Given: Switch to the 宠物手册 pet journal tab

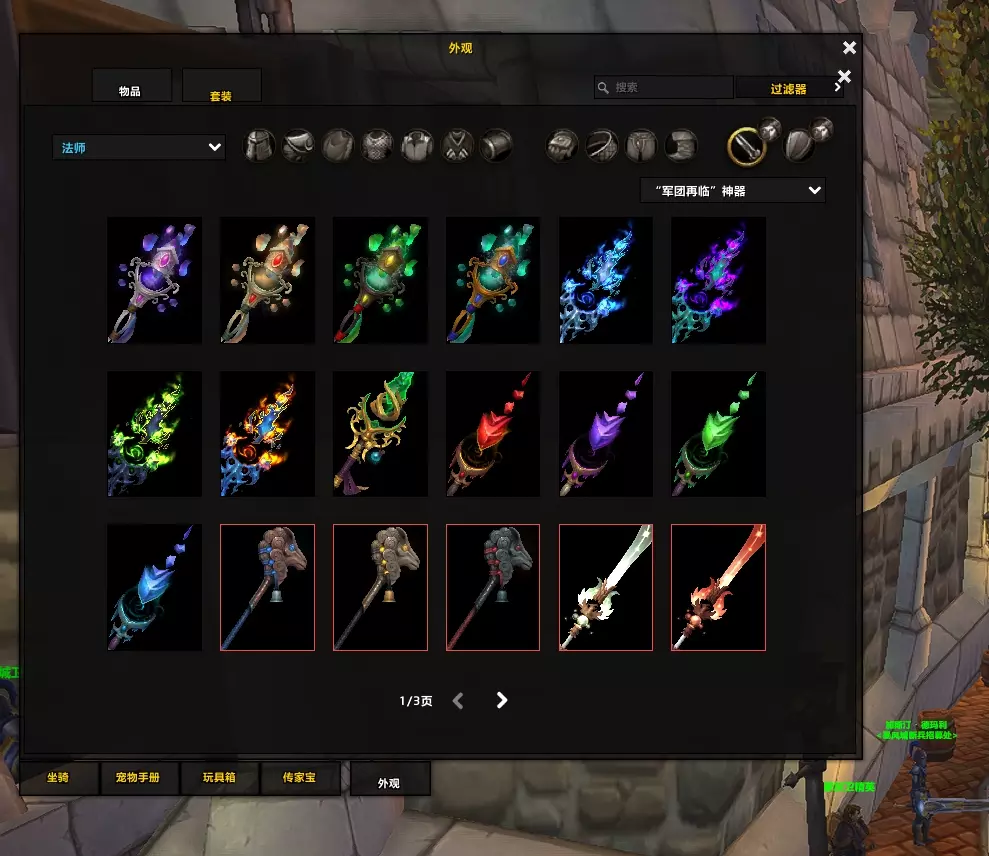Looking at the screenshot, I should coord(139,778).
